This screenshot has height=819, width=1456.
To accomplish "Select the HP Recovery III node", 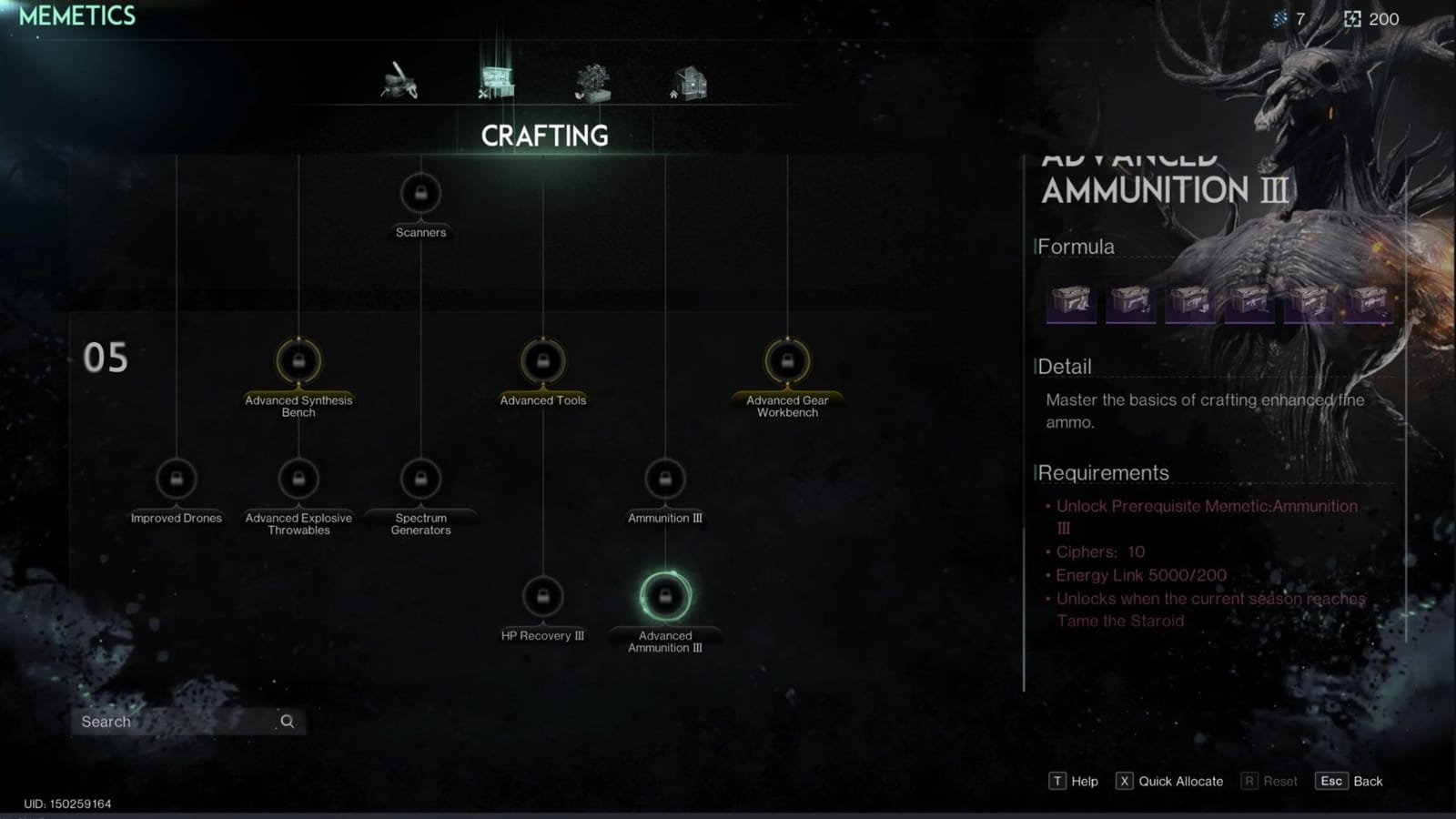I will (543, 598).
